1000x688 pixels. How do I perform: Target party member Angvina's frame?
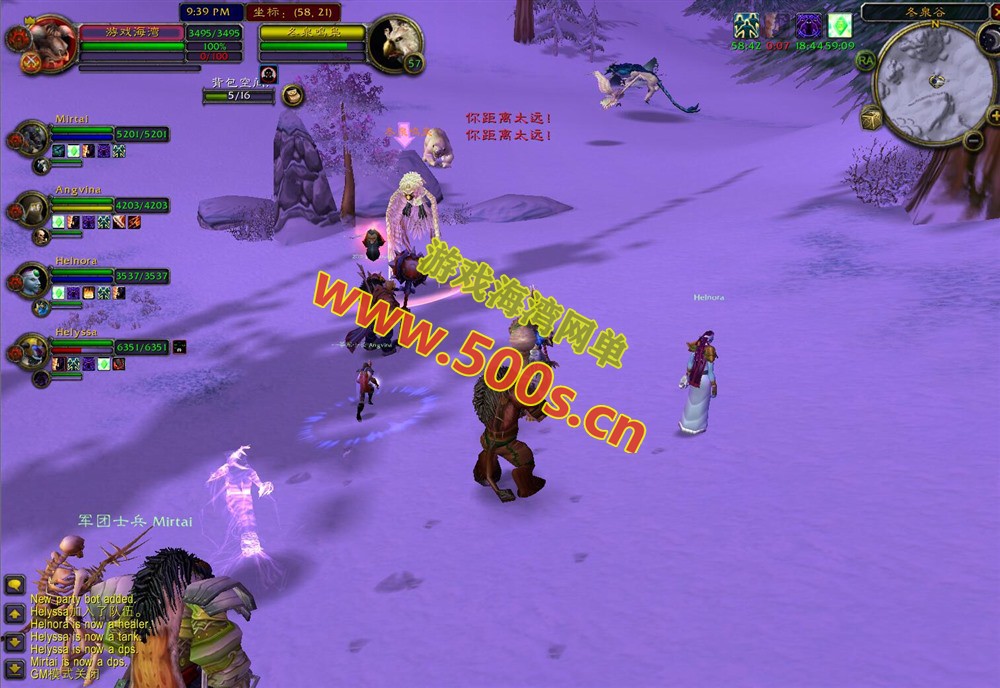(32, 208)
